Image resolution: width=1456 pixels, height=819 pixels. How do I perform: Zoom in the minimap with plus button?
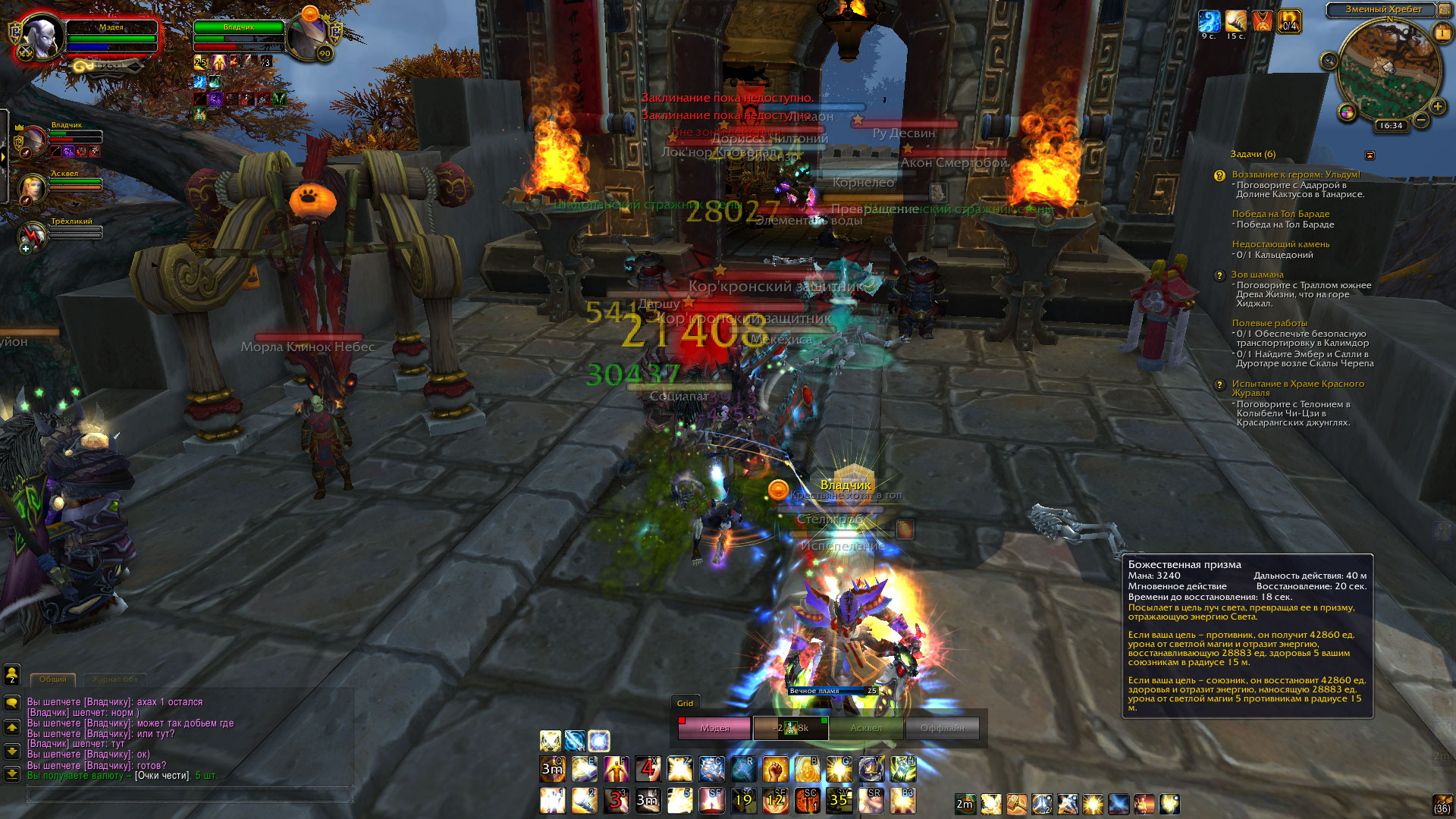(x=1437, y=106)
